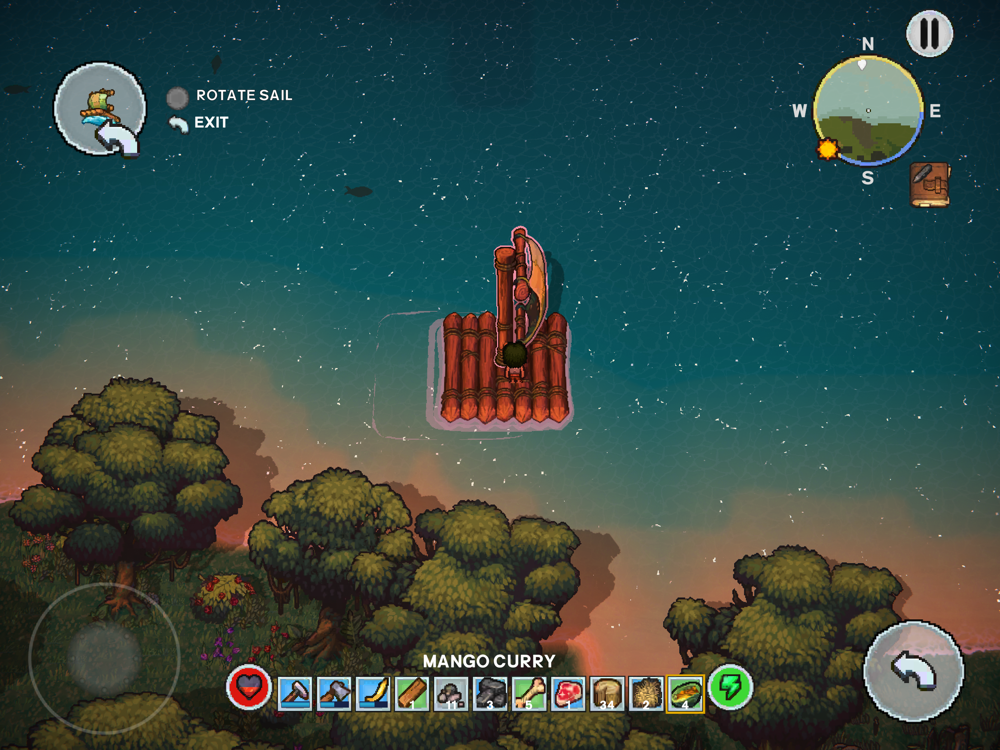The height and width of the screenshot is (750, 1000).
Task: Select the dark rocks stack of 3
Action: pos(490,693)
